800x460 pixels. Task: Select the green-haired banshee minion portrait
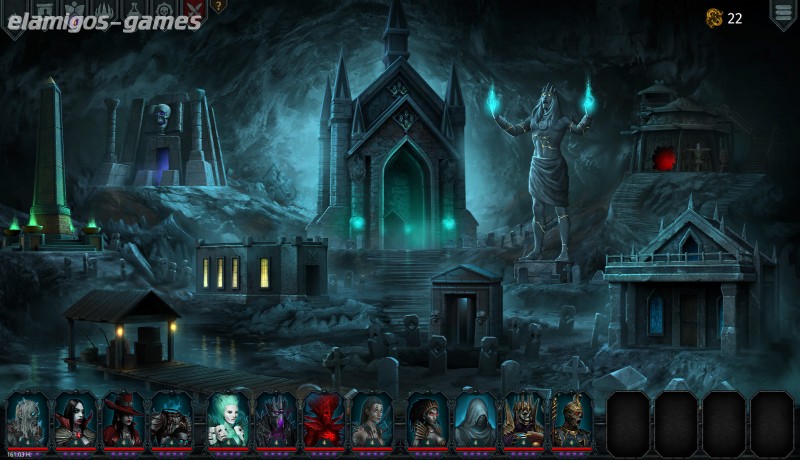pos(227,418)
